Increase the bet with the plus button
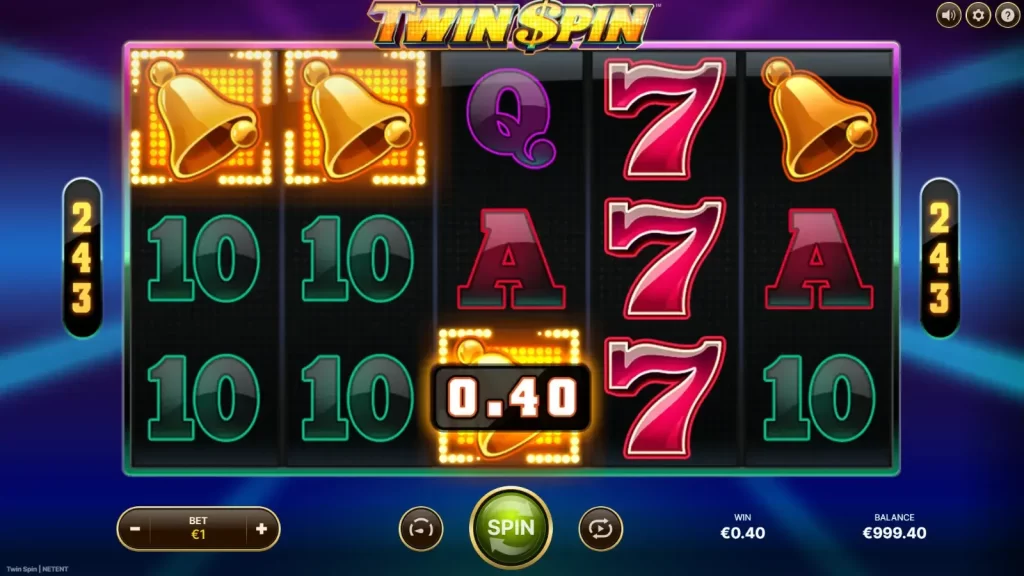1024x576 pixels. click(x=261, y=528)
